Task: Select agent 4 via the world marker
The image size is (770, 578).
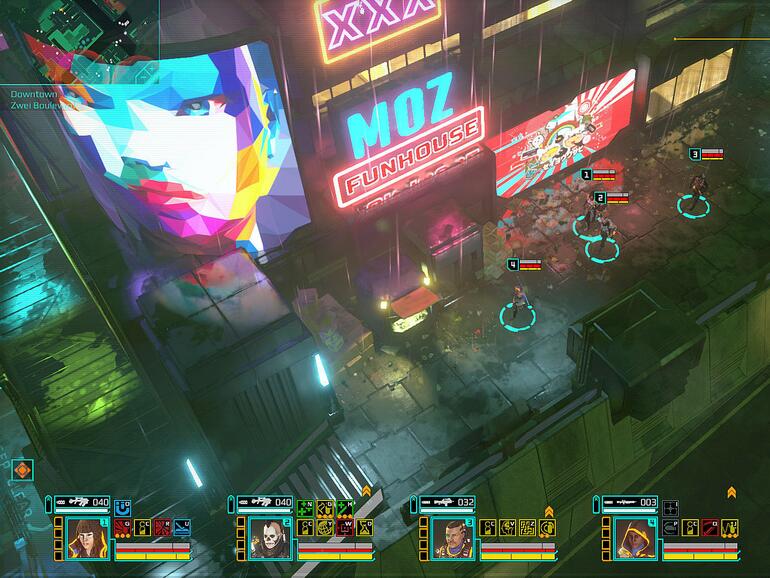Action: (x=515, y=314)
